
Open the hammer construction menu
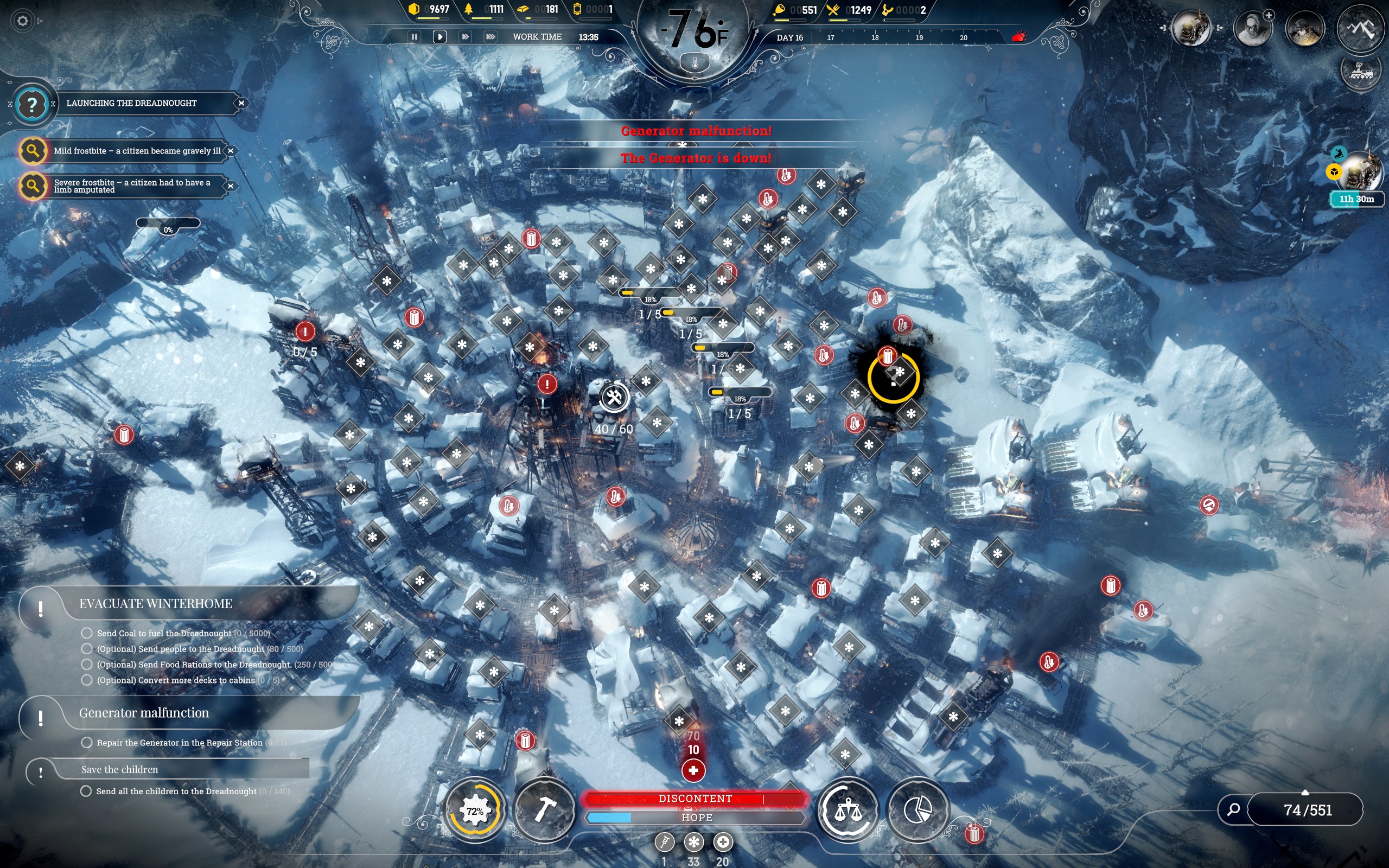[x=544, y=810]
